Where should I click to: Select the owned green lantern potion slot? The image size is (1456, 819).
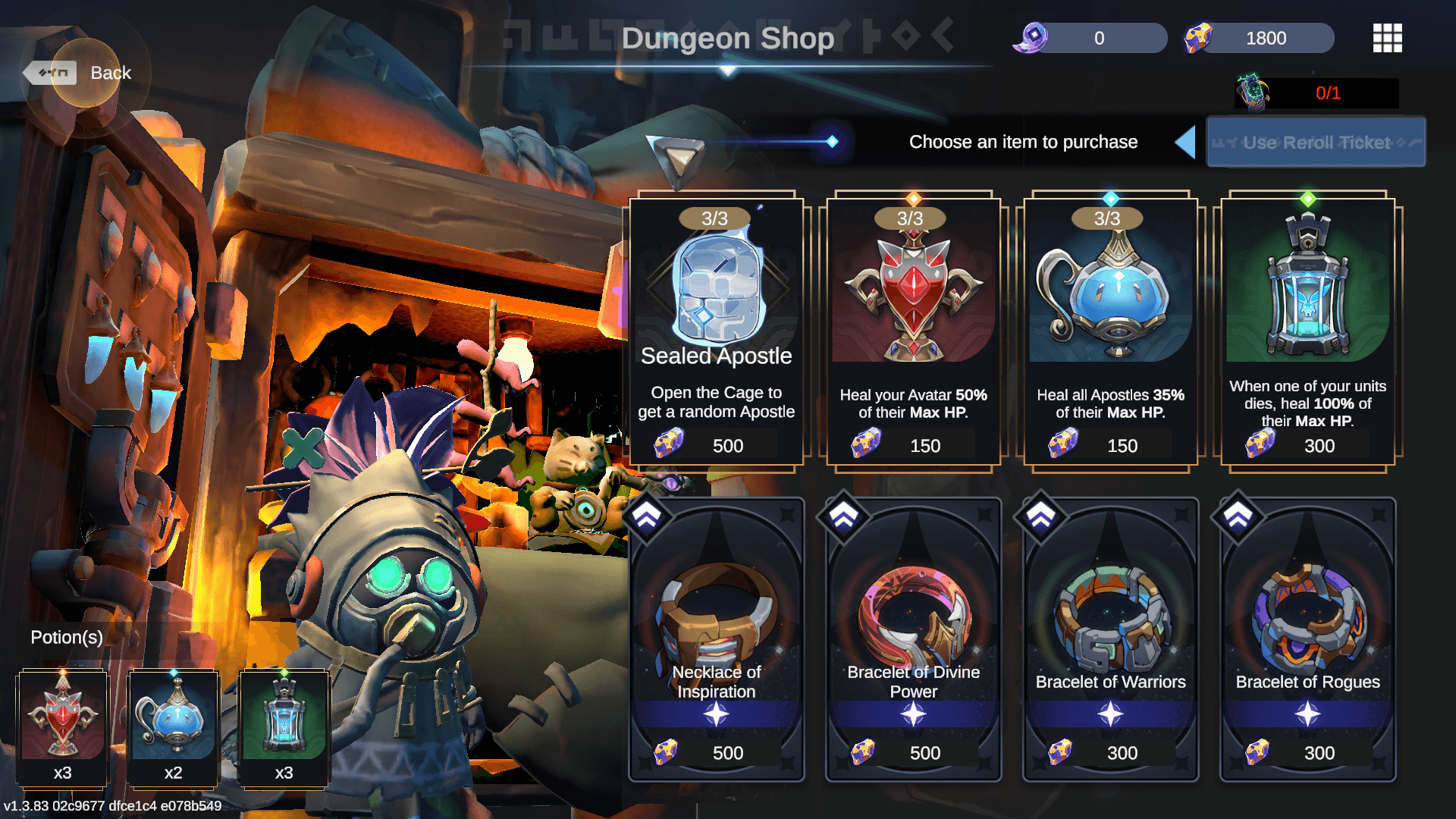point(284,728)
